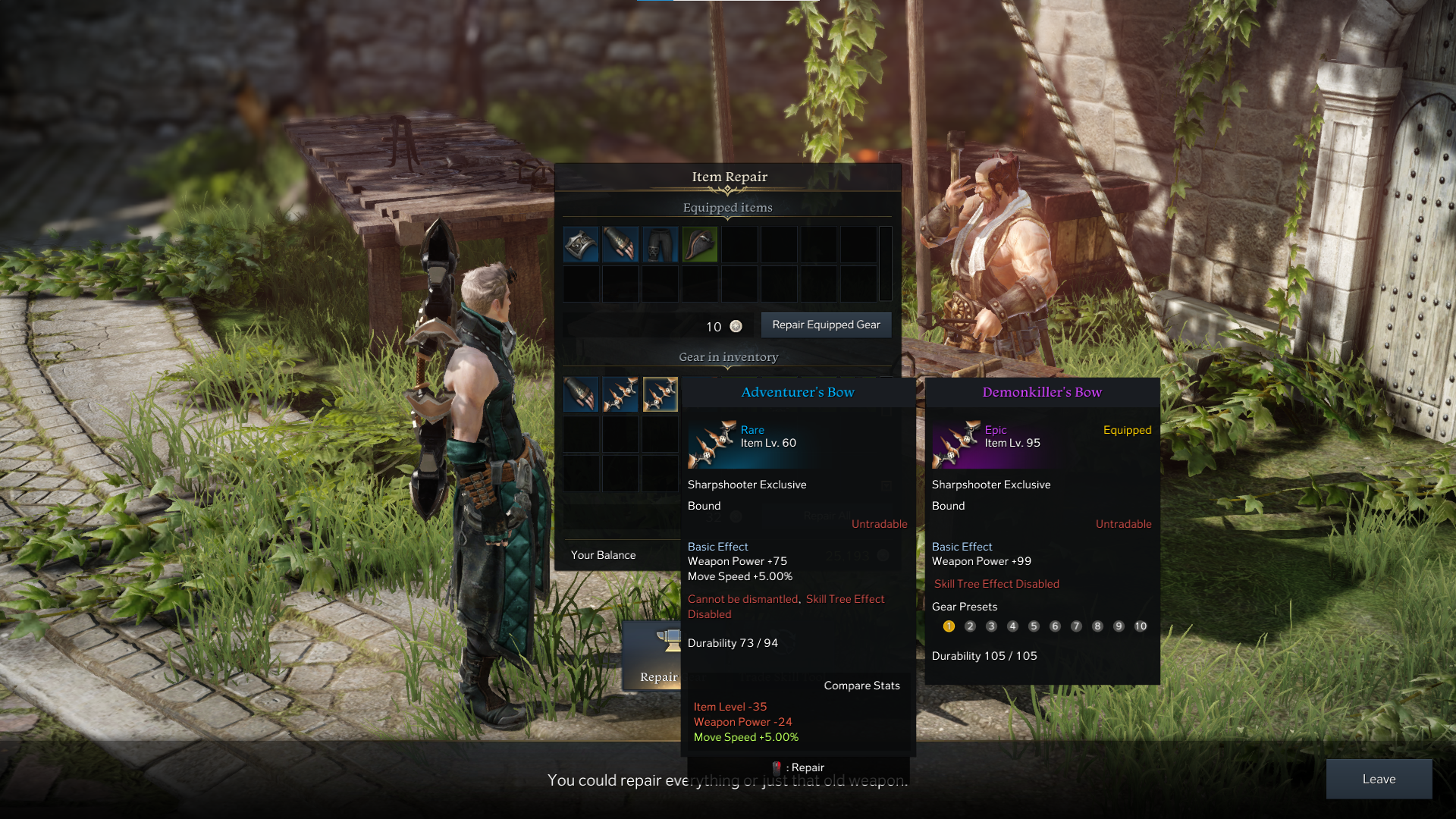Select the equipped gloves icon
Image resolution: width=1456 pixels, height=819 pixels.
pyautogui.click(x=620, y=243)
